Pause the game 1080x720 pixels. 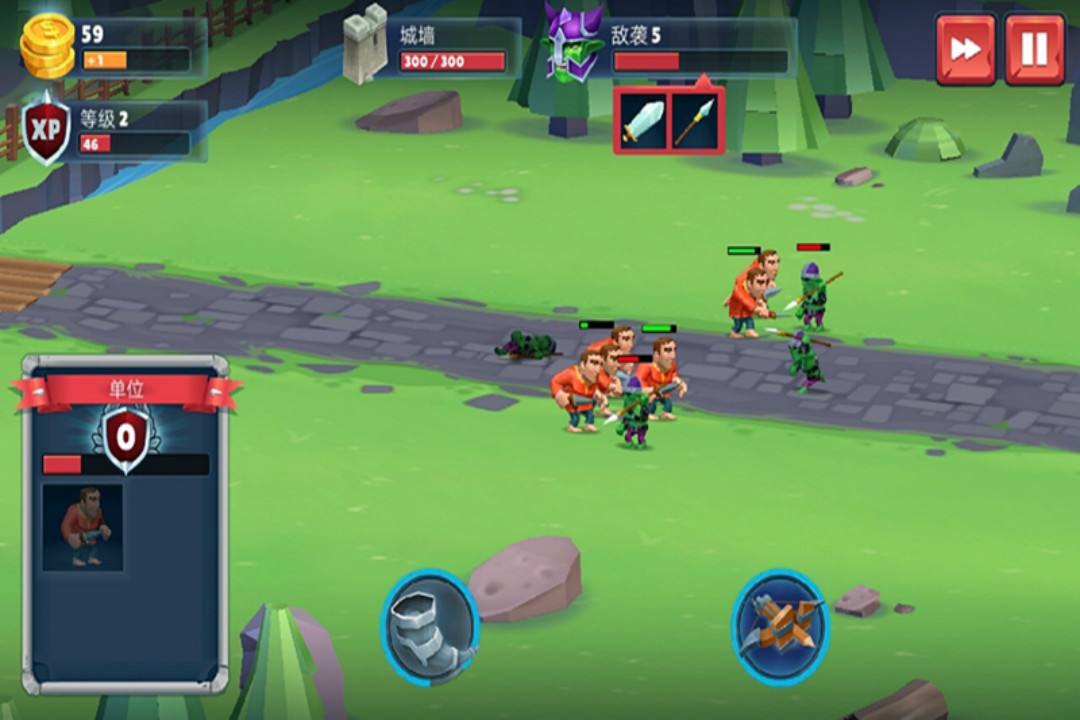tap(1034, 49)
